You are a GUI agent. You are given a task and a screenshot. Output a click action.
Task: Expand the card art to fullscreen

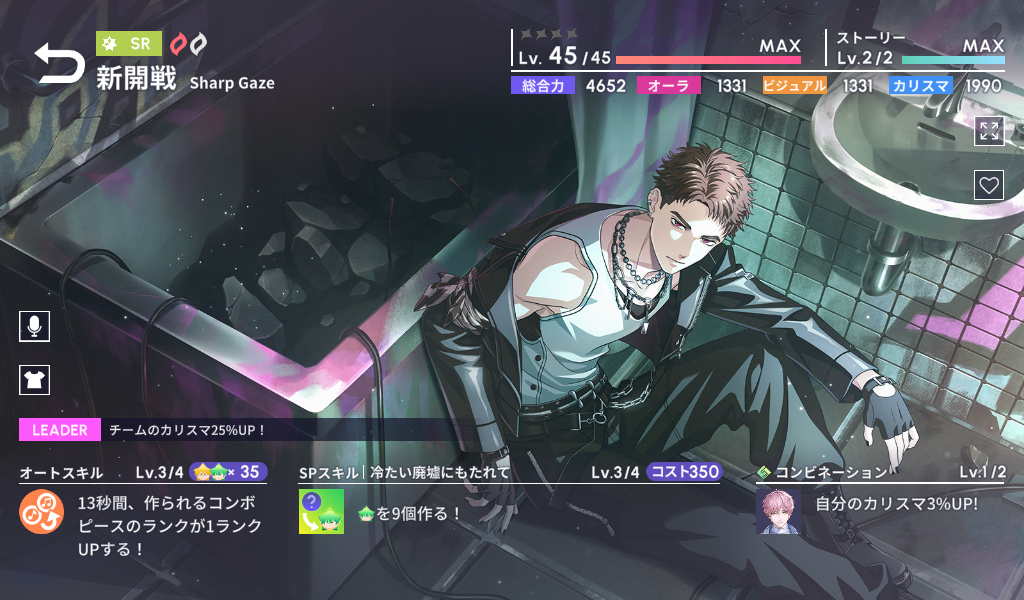989,131
